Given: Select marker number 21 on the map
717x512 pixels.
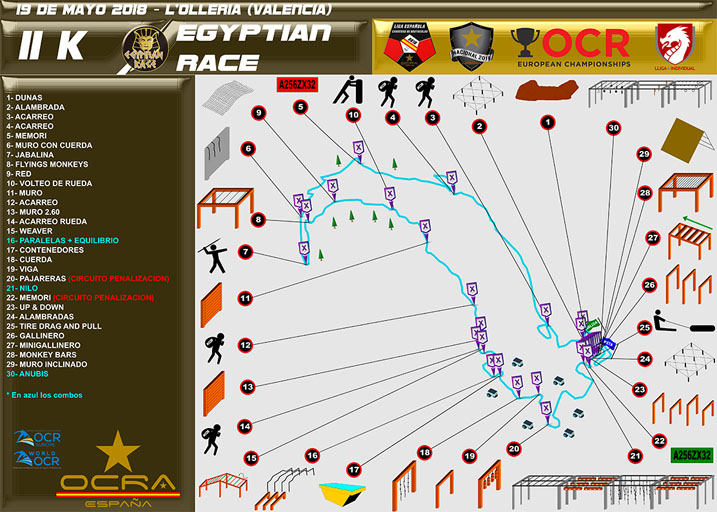Looking at the screenshot, I should (635, 456).
